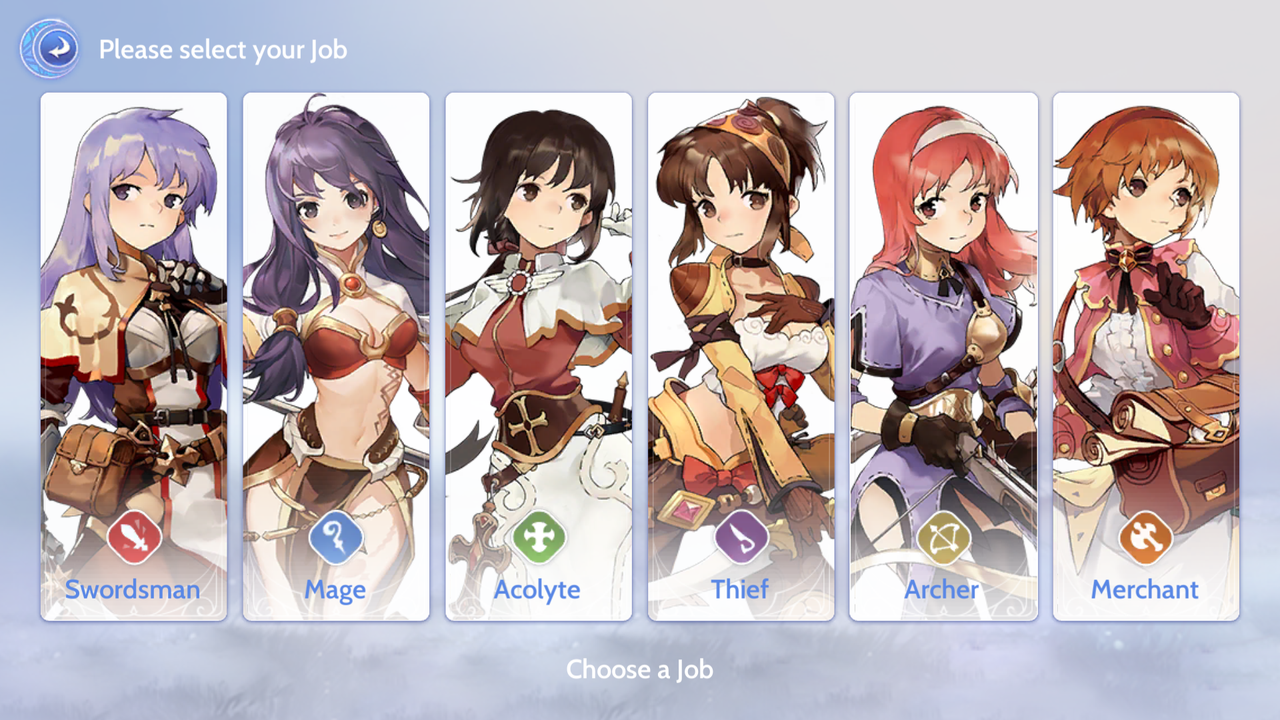Choose the Archer job card

943,356
